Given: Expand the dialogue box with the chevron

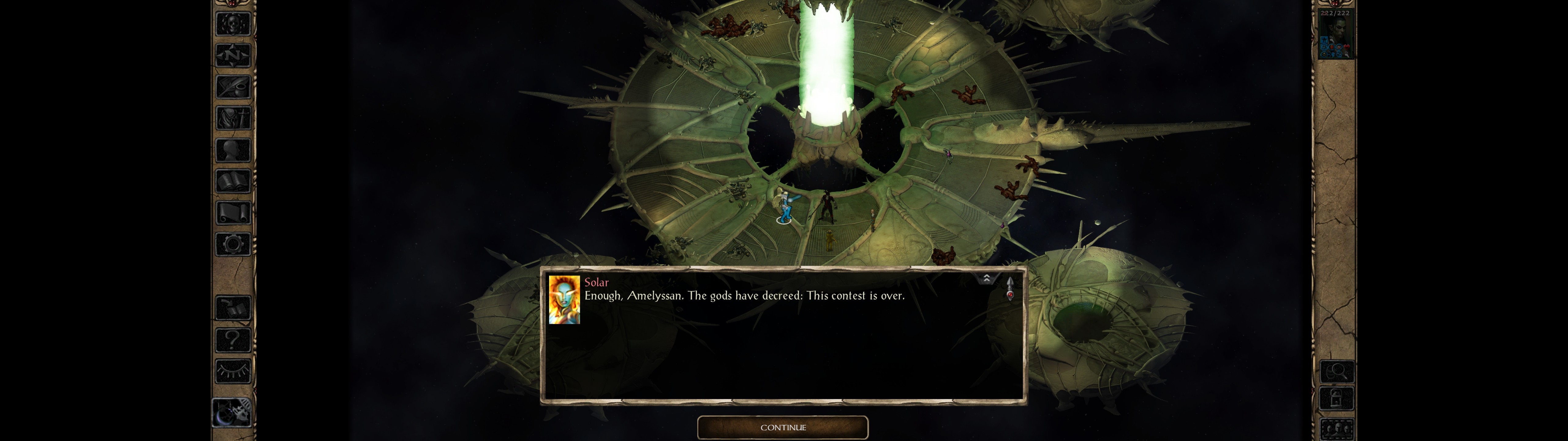Looking at the screenshot, I should (986, 279).
